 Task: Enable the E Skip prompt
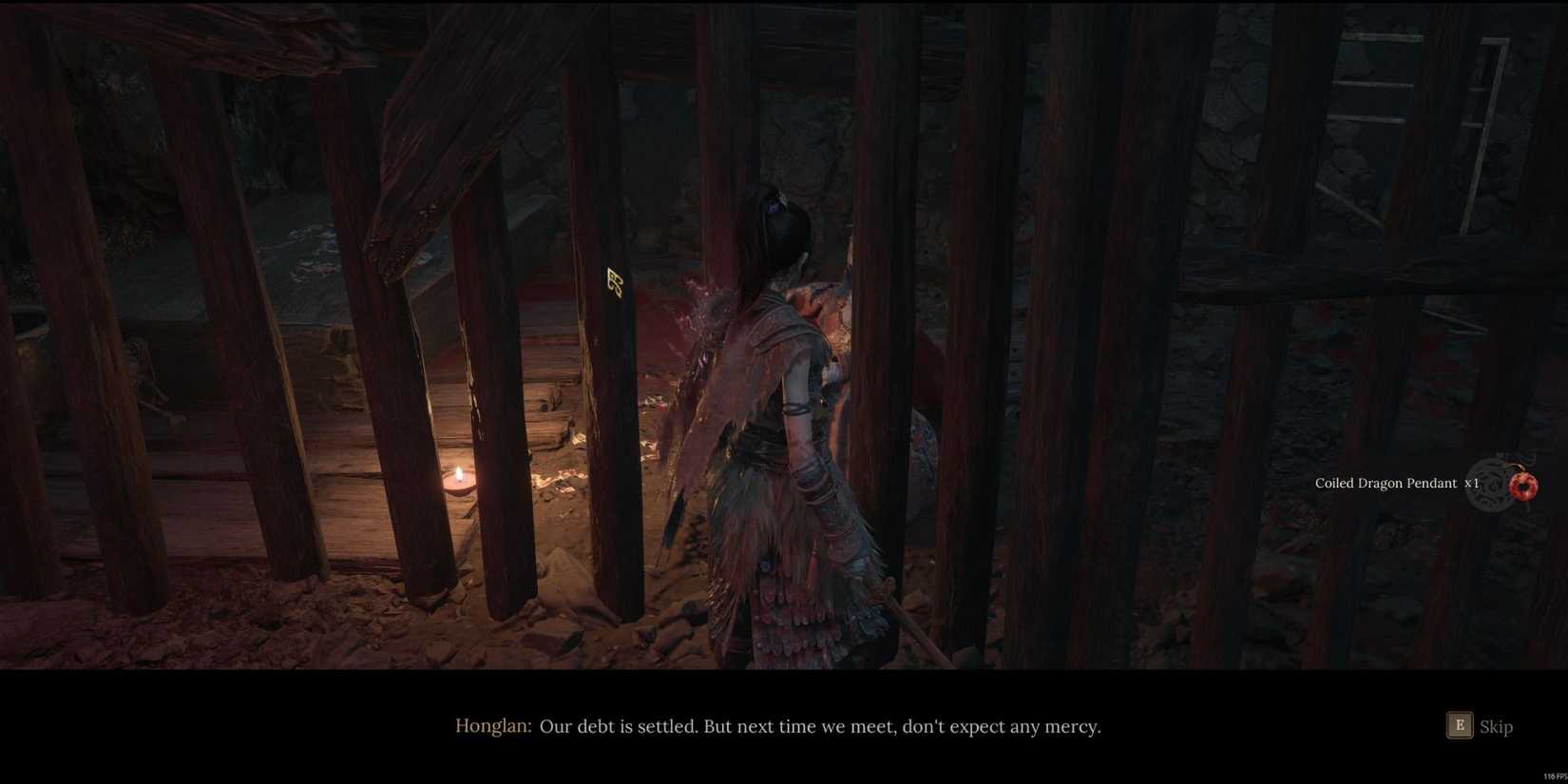pos(1460,725)
